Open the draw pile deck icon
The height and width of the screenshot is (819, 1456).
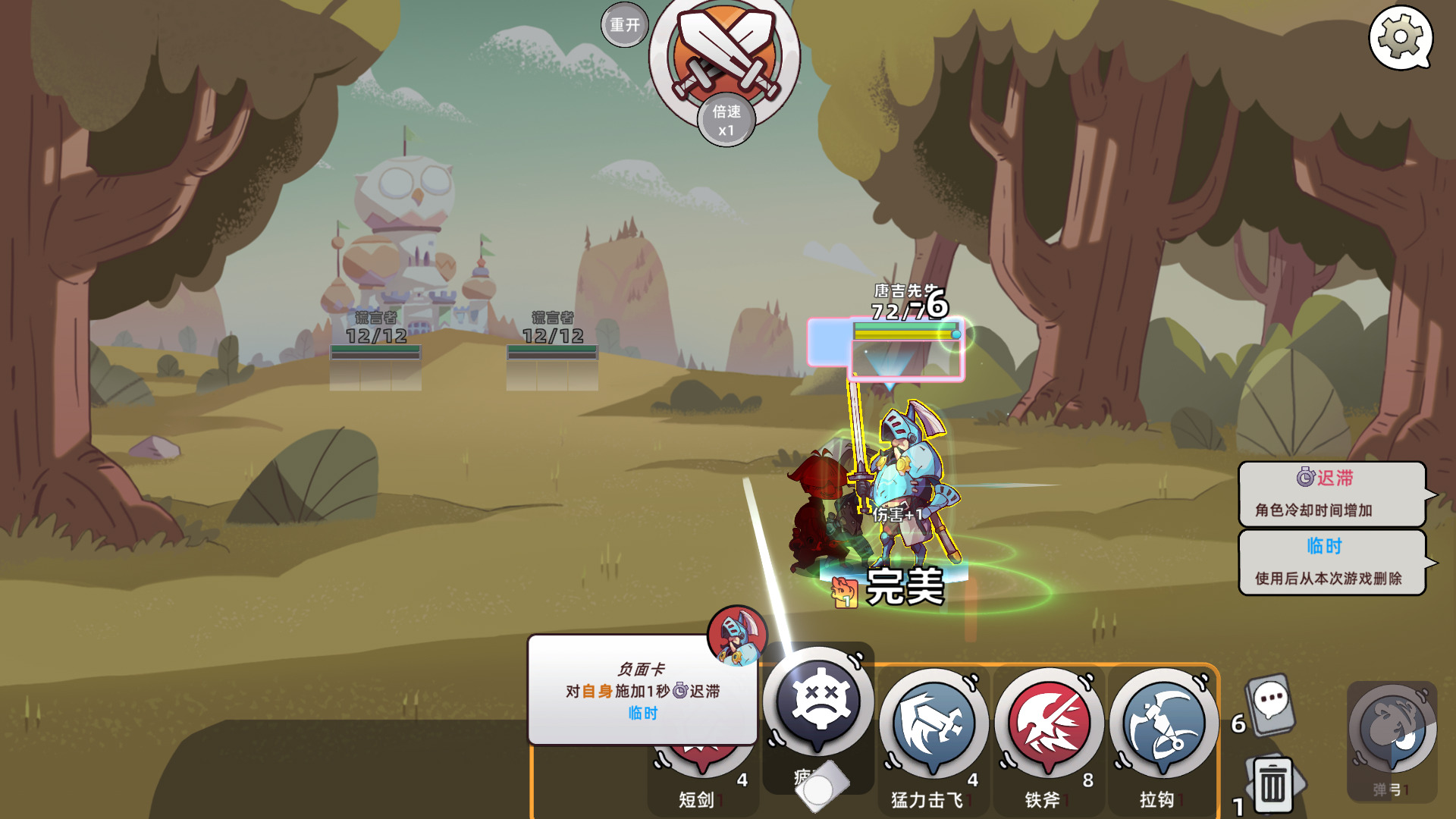pos(1271,705)
